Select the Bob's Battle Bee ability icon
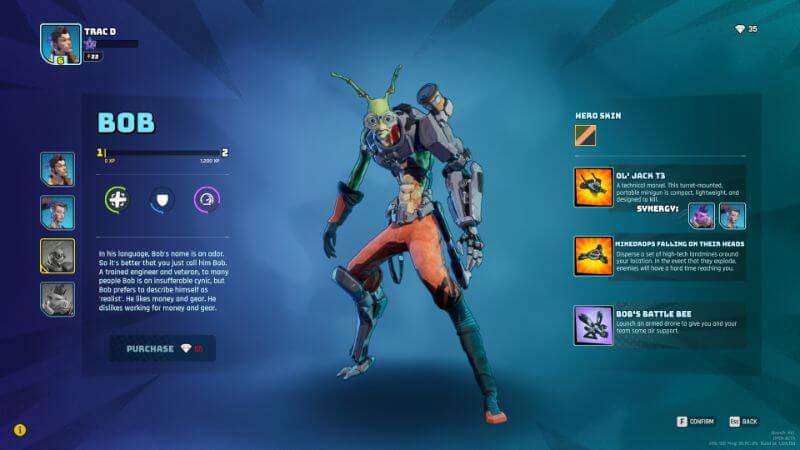800x450 pixels. coord(593,326)
